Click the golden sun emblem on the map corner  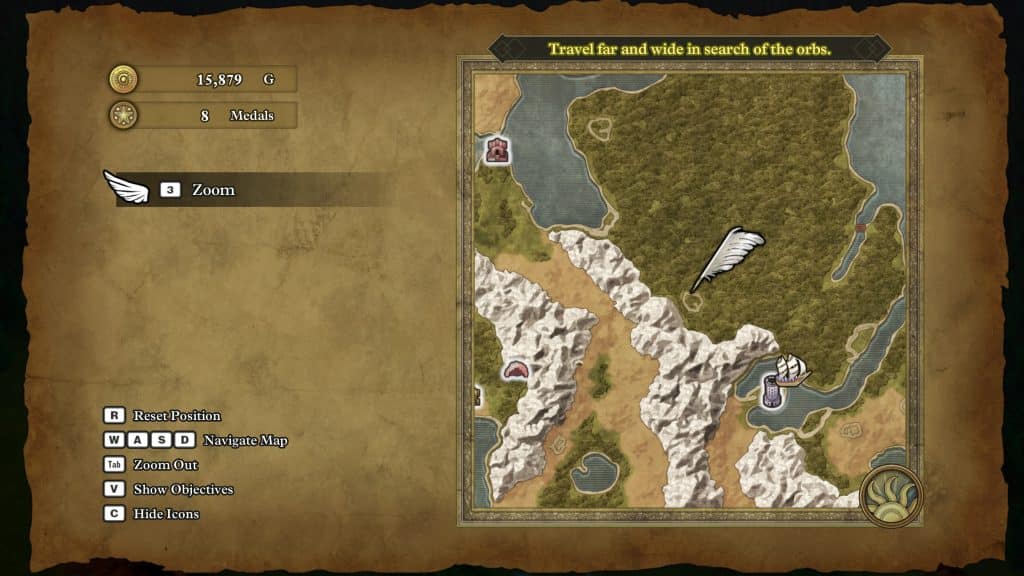pos(891,495)
